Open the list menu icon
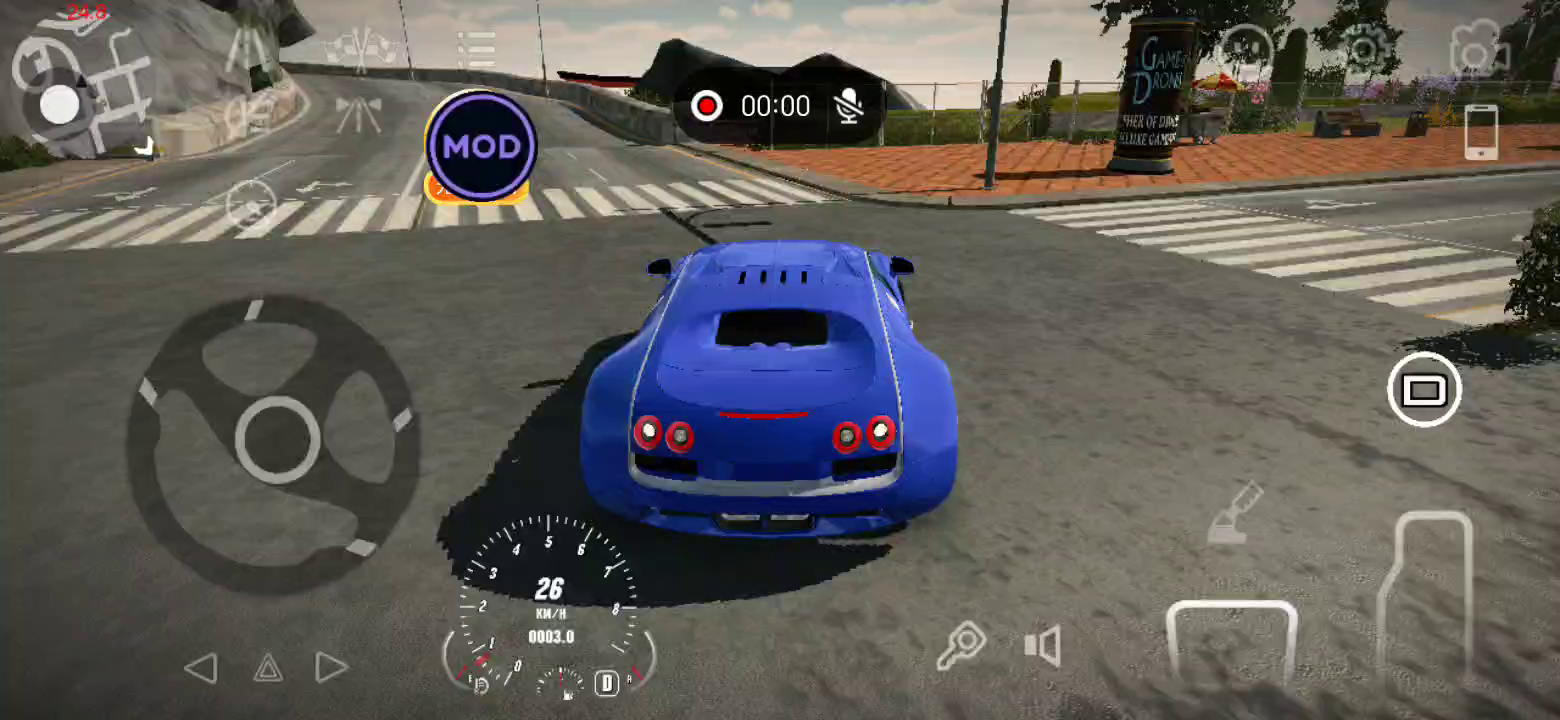This screenshot has width=1560, height=720. click(x=477, y=49)
